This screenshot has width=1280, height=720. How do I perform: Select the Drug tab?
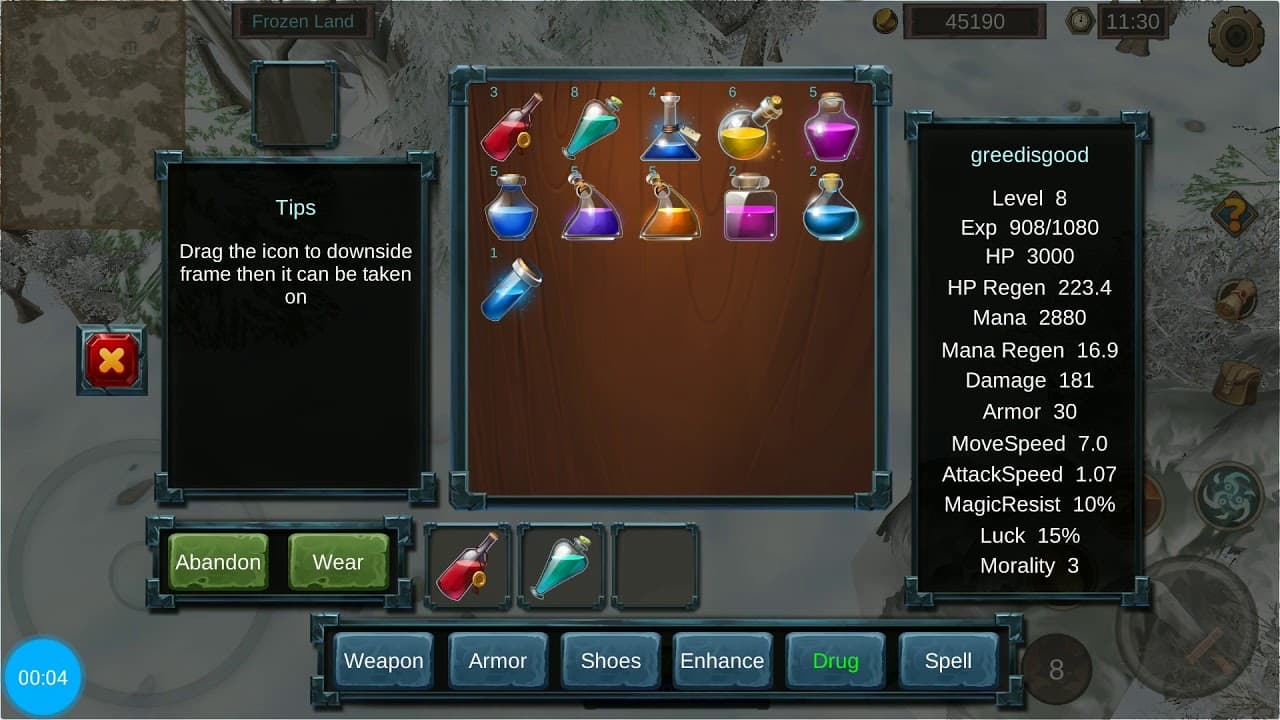(835, 661)
